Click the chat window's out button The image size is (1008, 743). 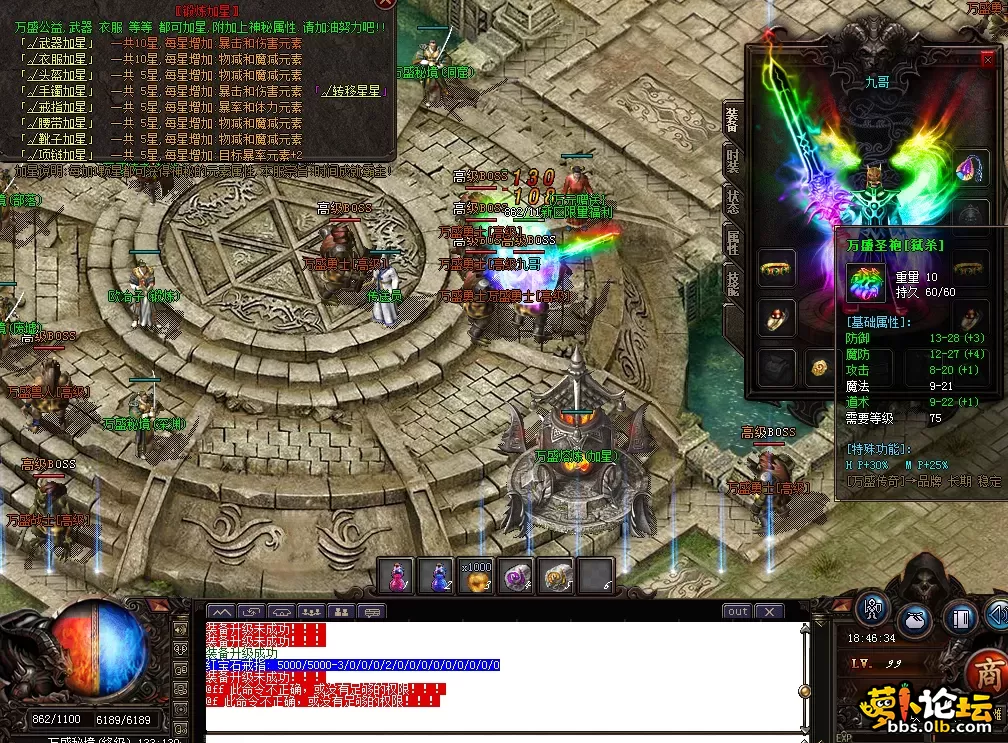tap(737, 611)
